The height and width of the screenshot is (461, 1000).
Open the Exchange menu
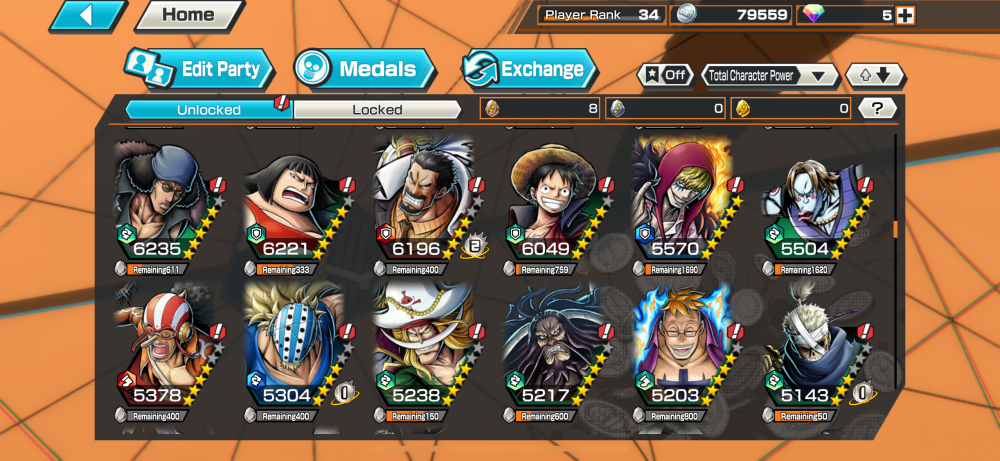pos(529,69)
